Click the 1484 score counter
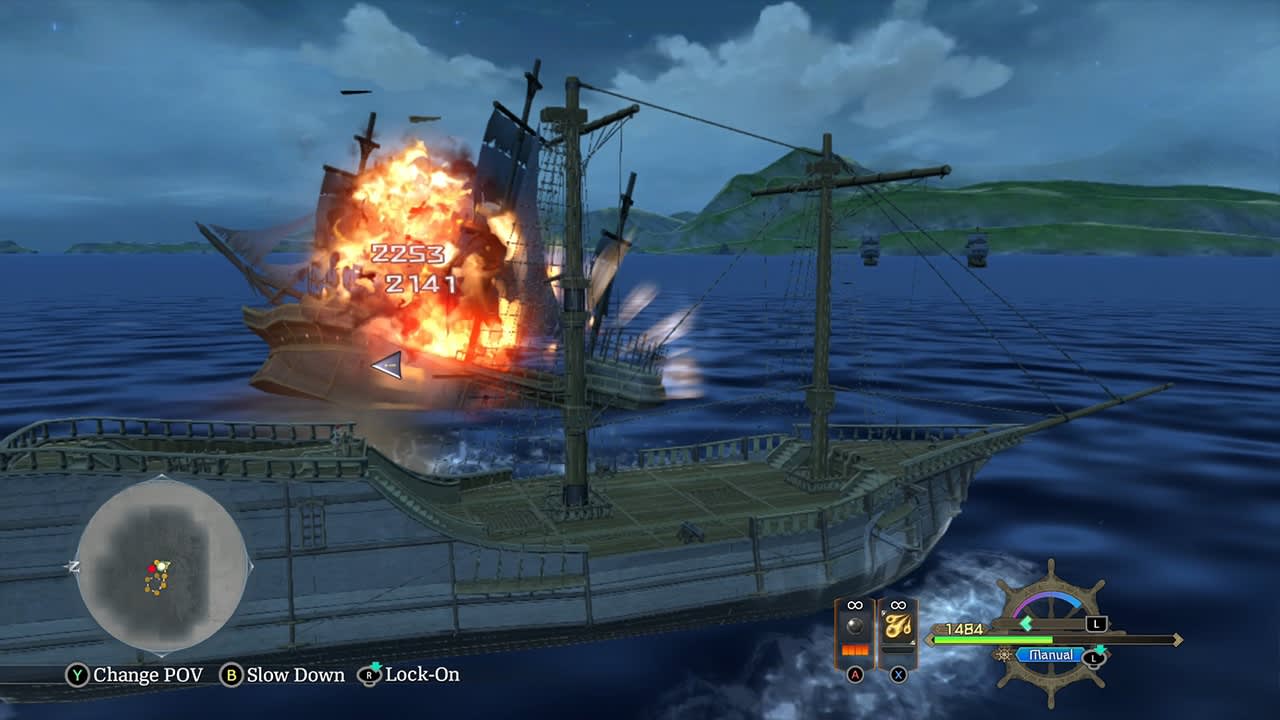This screenshot has height=720, width=1280. click(964, 627)
